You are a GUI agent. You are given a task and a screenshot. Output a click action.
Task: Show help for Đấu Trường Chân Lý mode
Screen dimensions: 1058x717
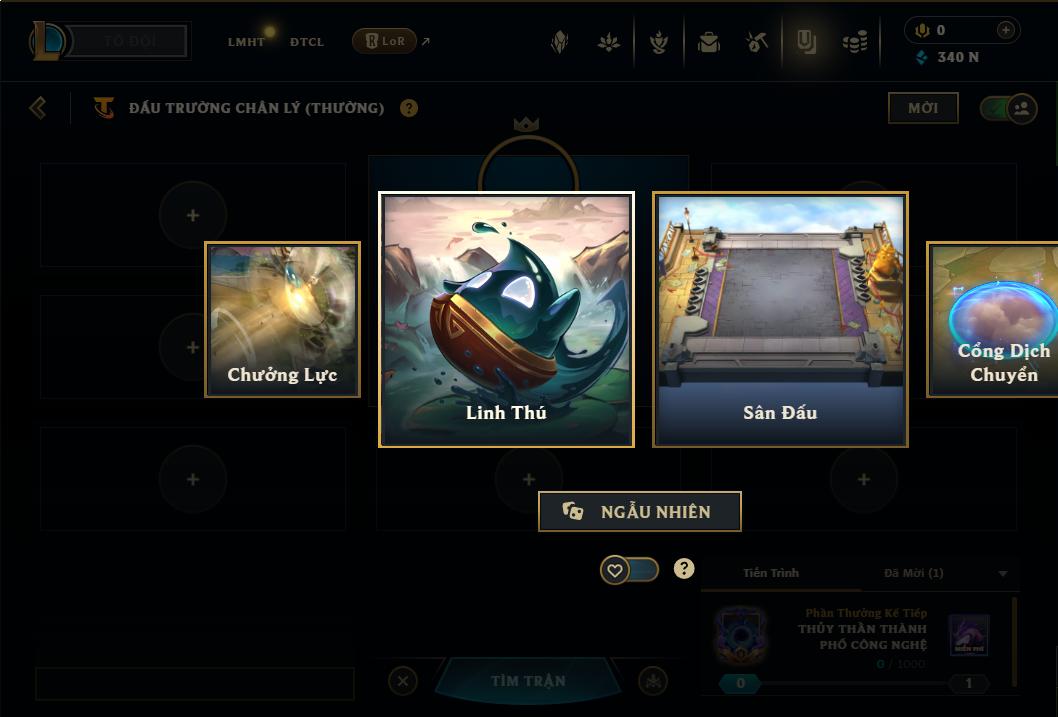[409, 108]
